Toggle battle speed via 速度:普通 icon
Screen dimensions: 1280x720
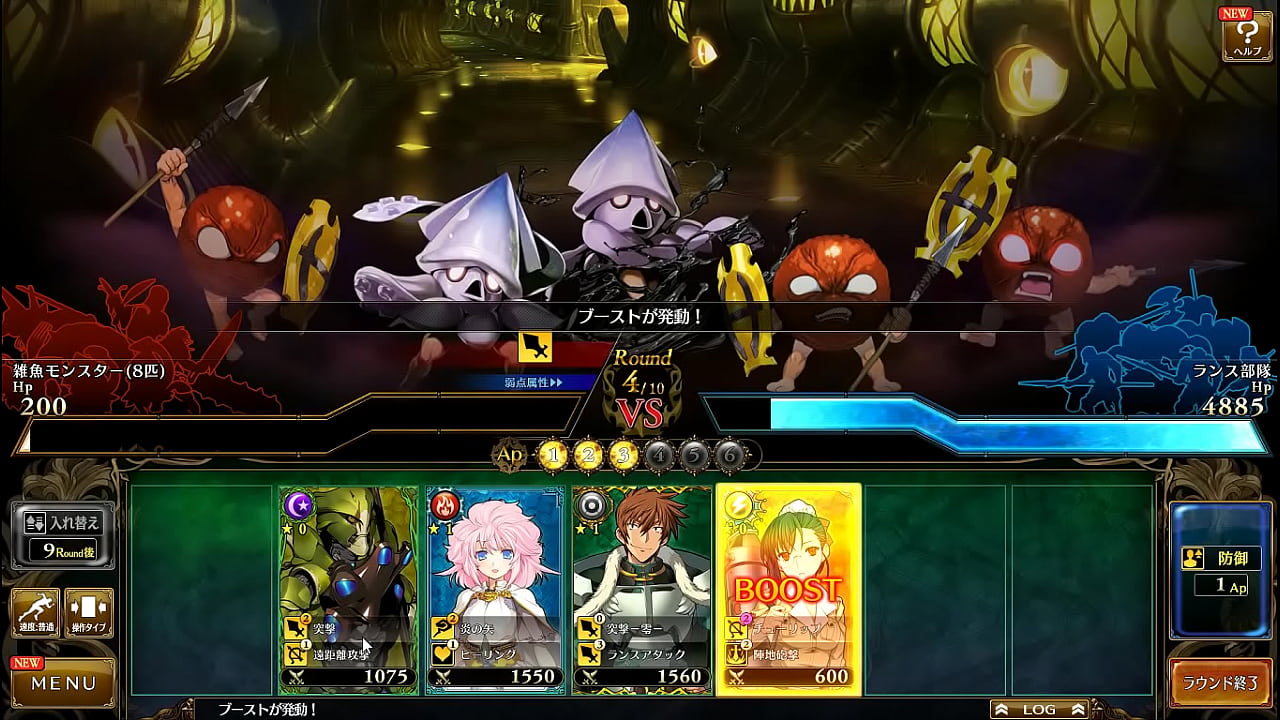pyautogui.click(x=33, y=612)
